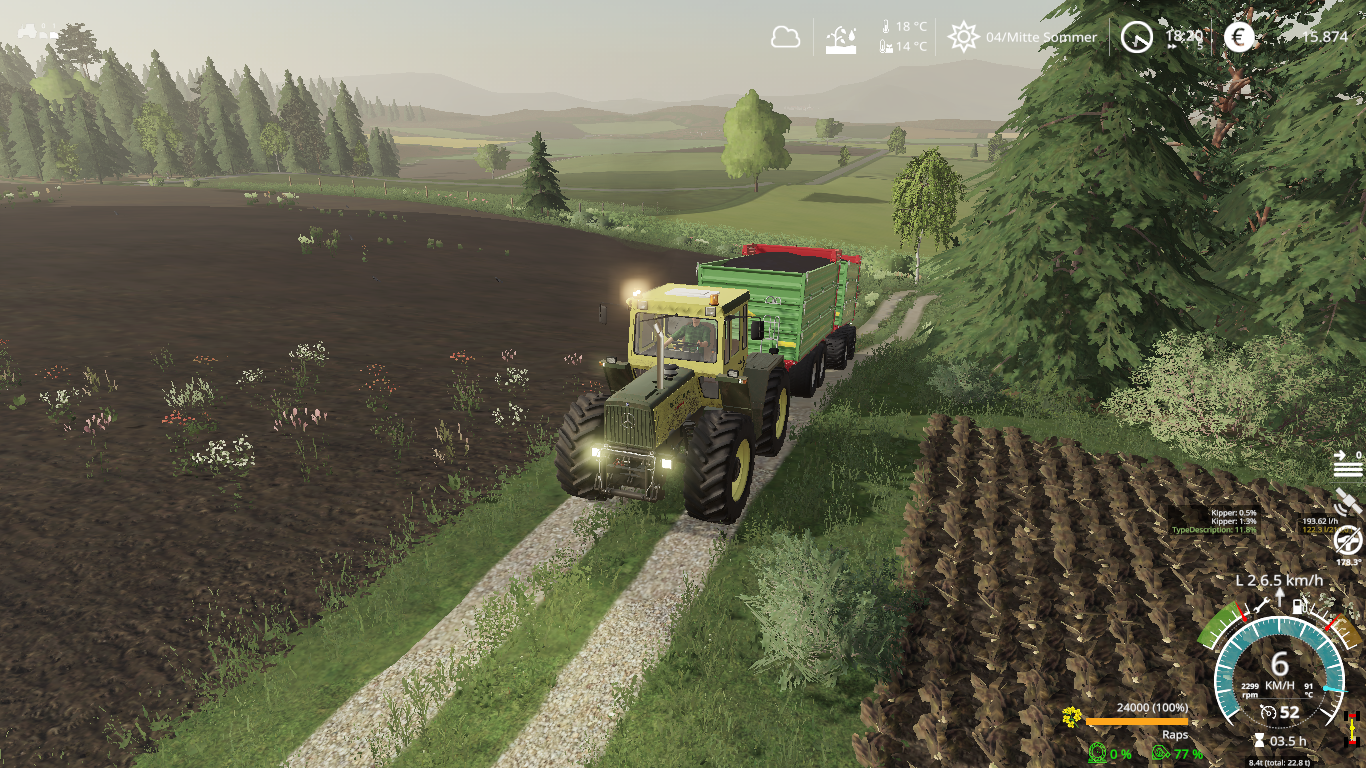
Task: Click the yellow rapeseed crop icon
Action: coord(1072,716)
